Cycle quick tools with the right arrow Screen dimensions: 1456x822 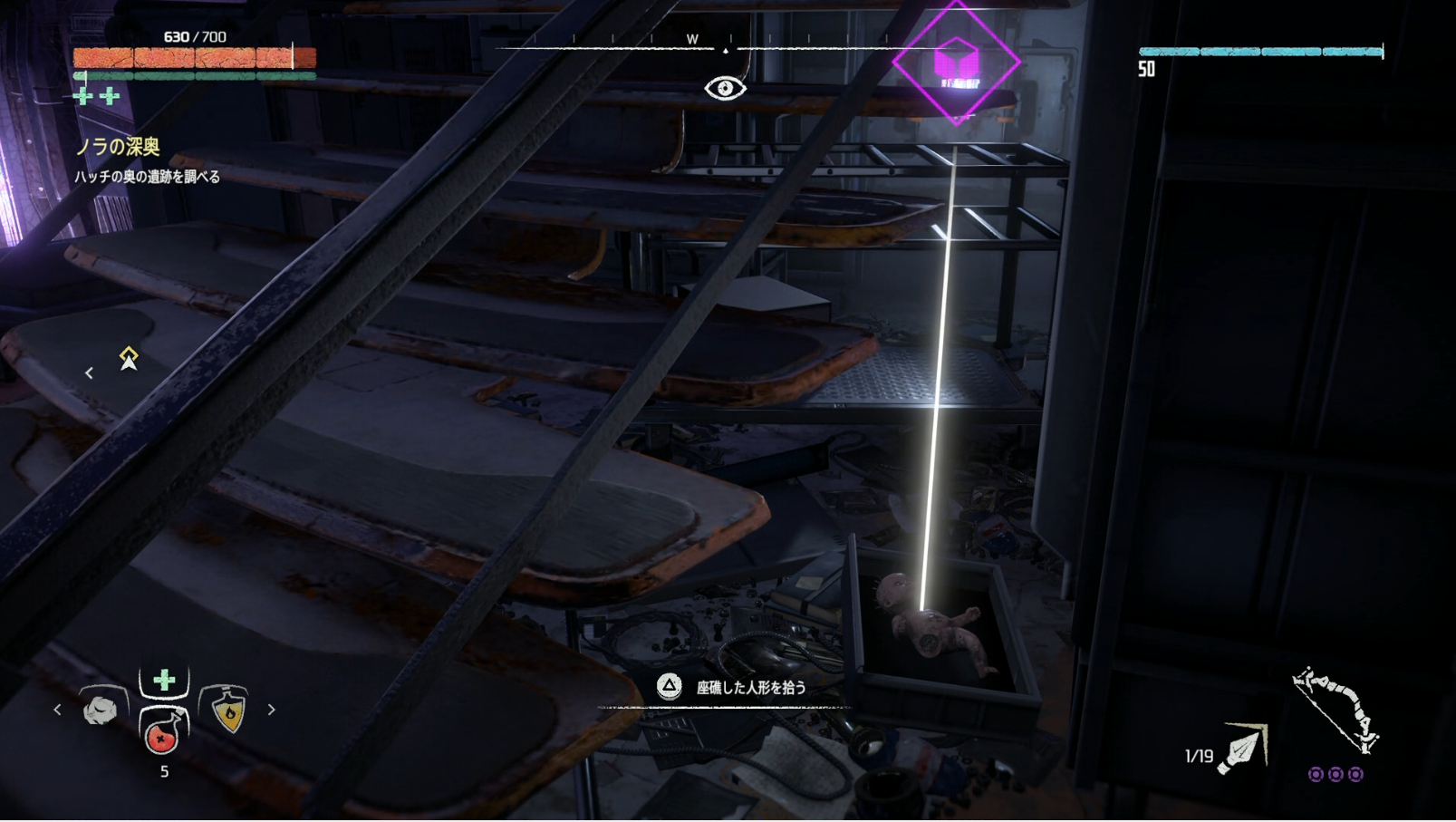click(271, 710)
